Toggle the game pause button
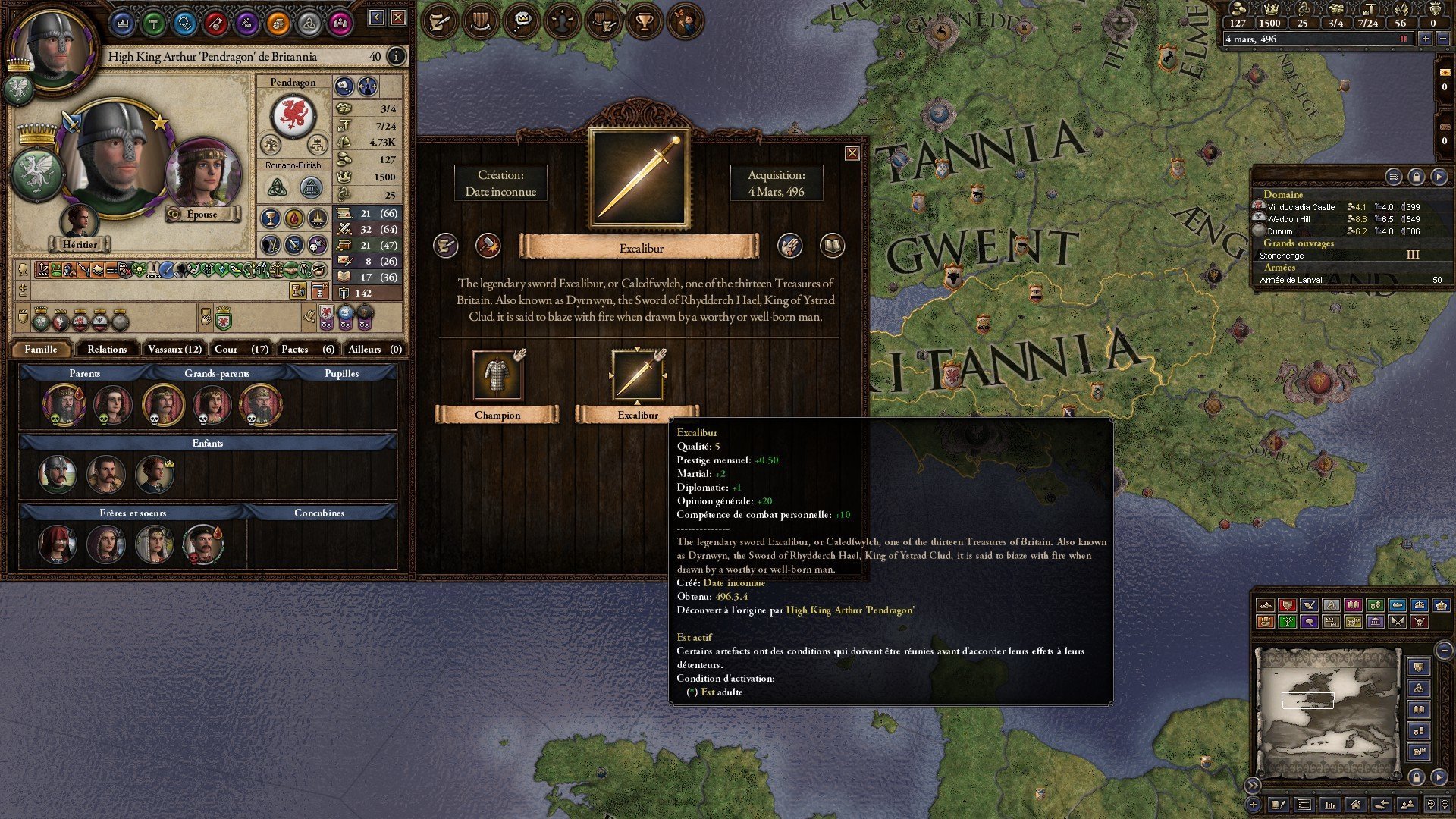 pos(1403,39)
